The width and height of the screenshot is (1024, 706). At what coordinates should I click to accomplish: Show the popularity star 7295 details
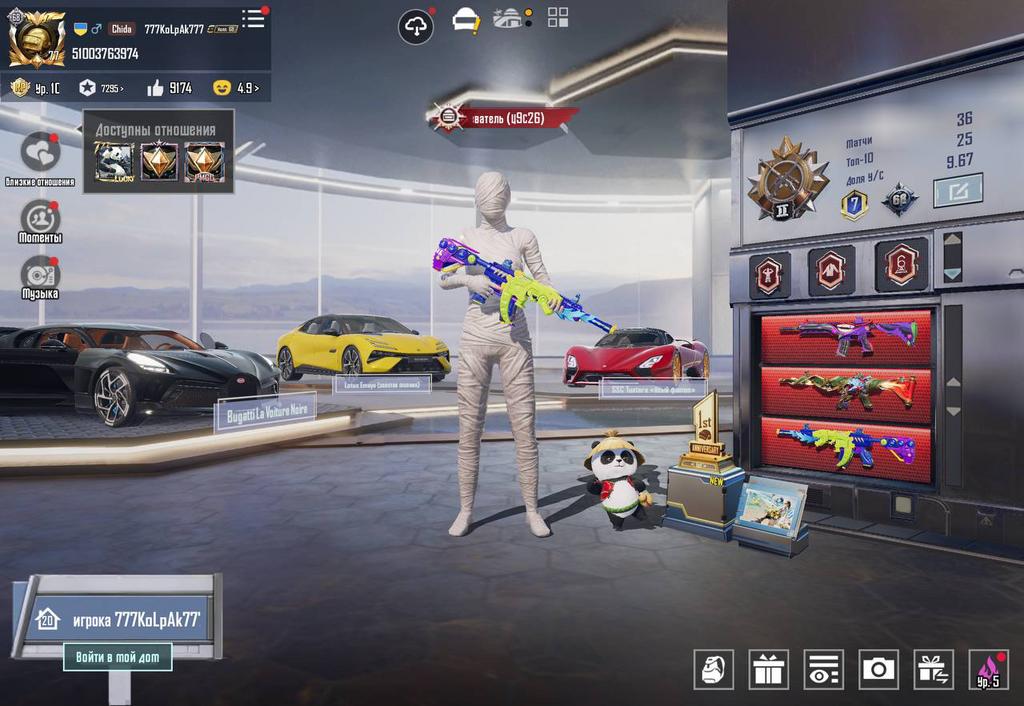100,88
